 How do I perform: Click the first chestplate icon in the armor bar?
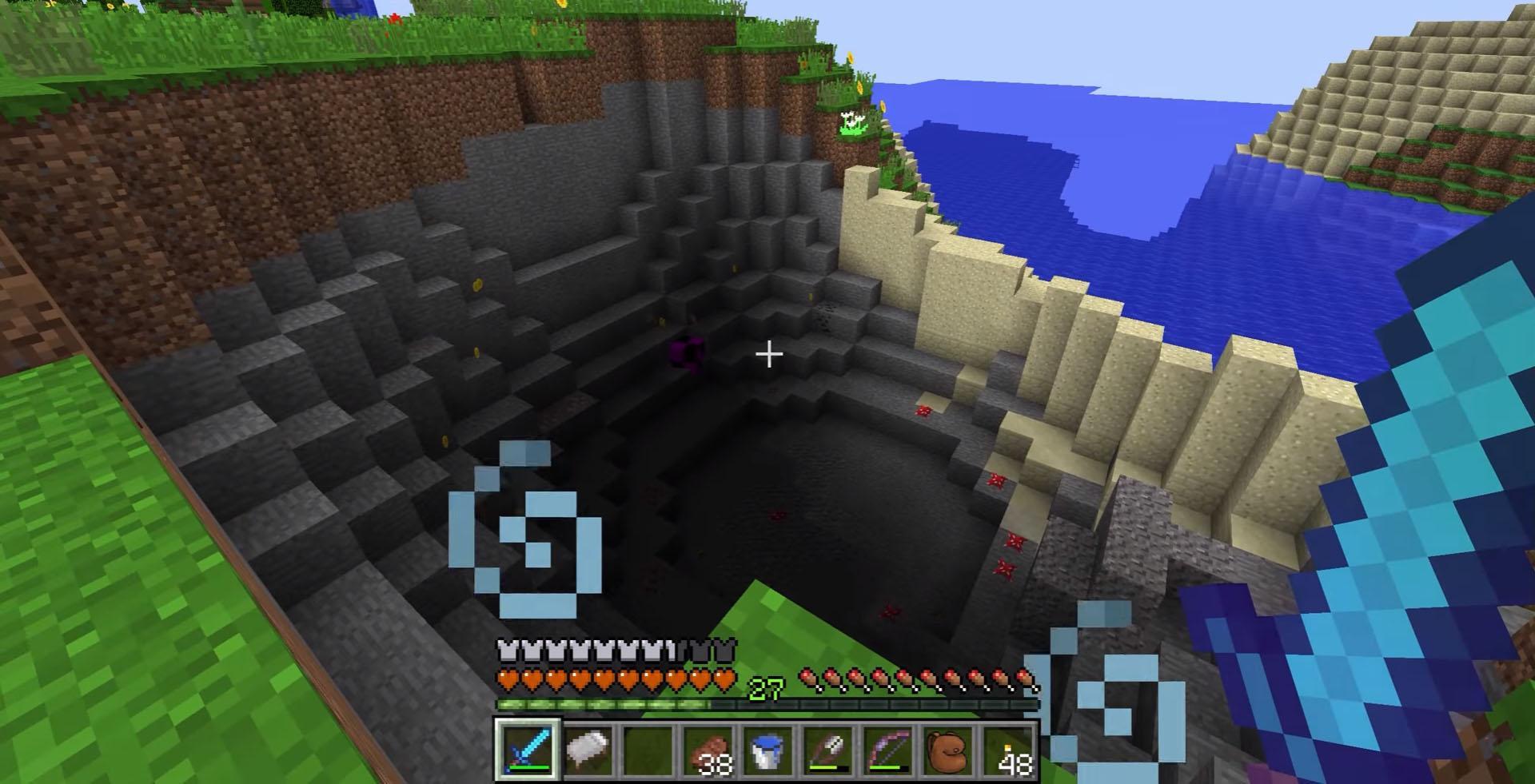pyautogui.click(x=506, y=651)
